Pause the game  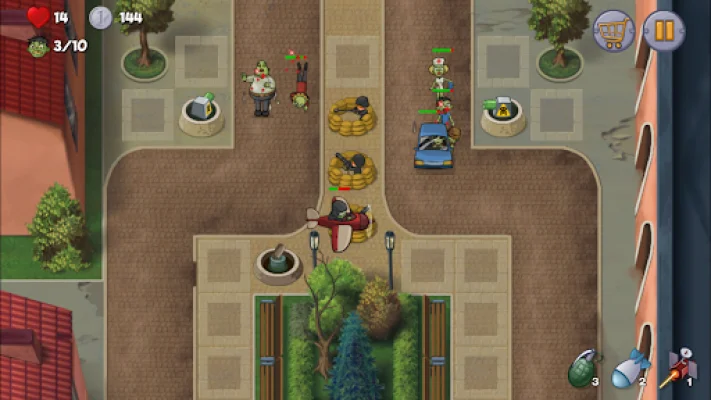664,31
